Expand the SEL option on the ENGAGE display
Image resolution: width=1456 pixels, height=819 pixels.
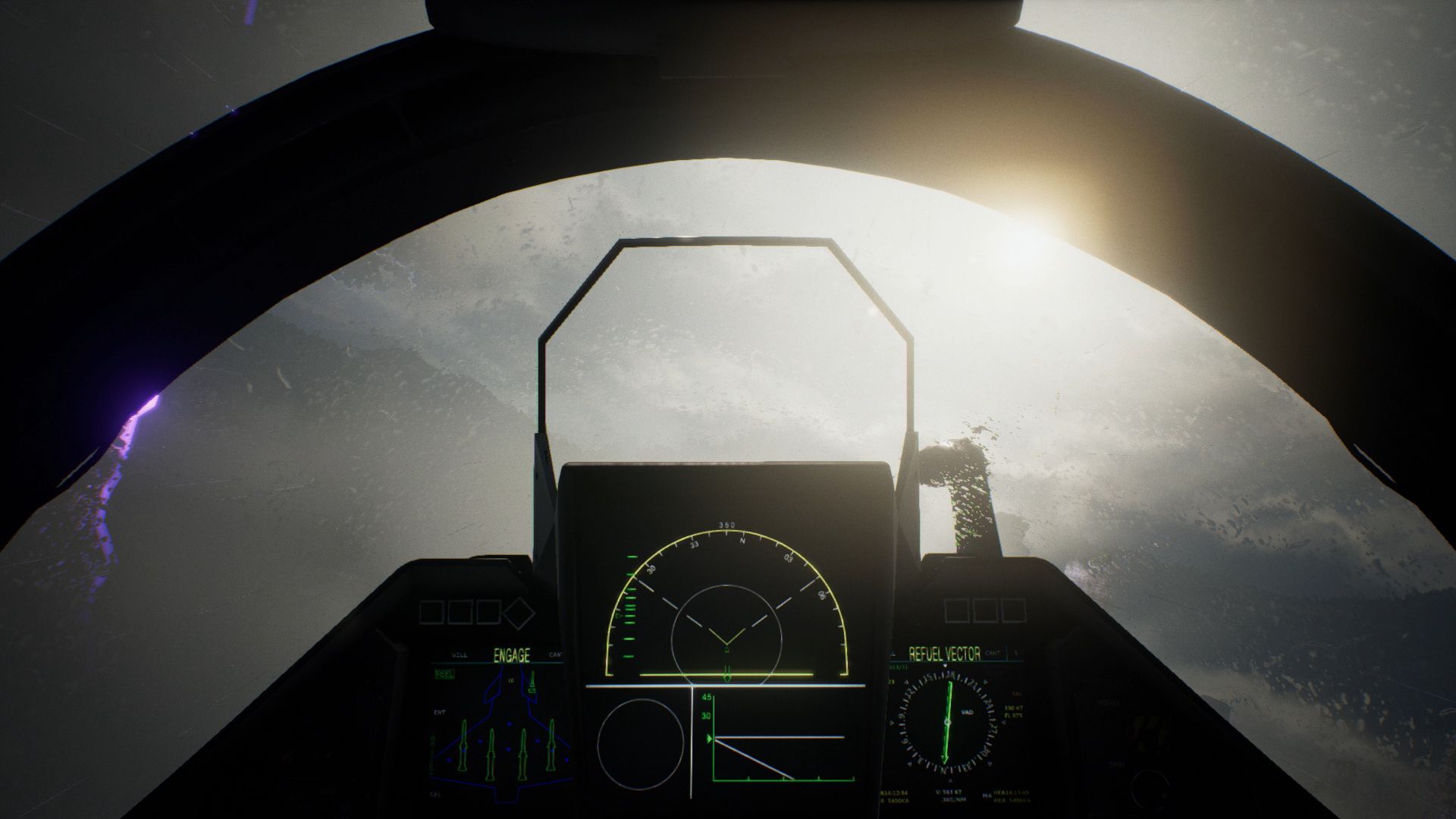click(435, 794)
